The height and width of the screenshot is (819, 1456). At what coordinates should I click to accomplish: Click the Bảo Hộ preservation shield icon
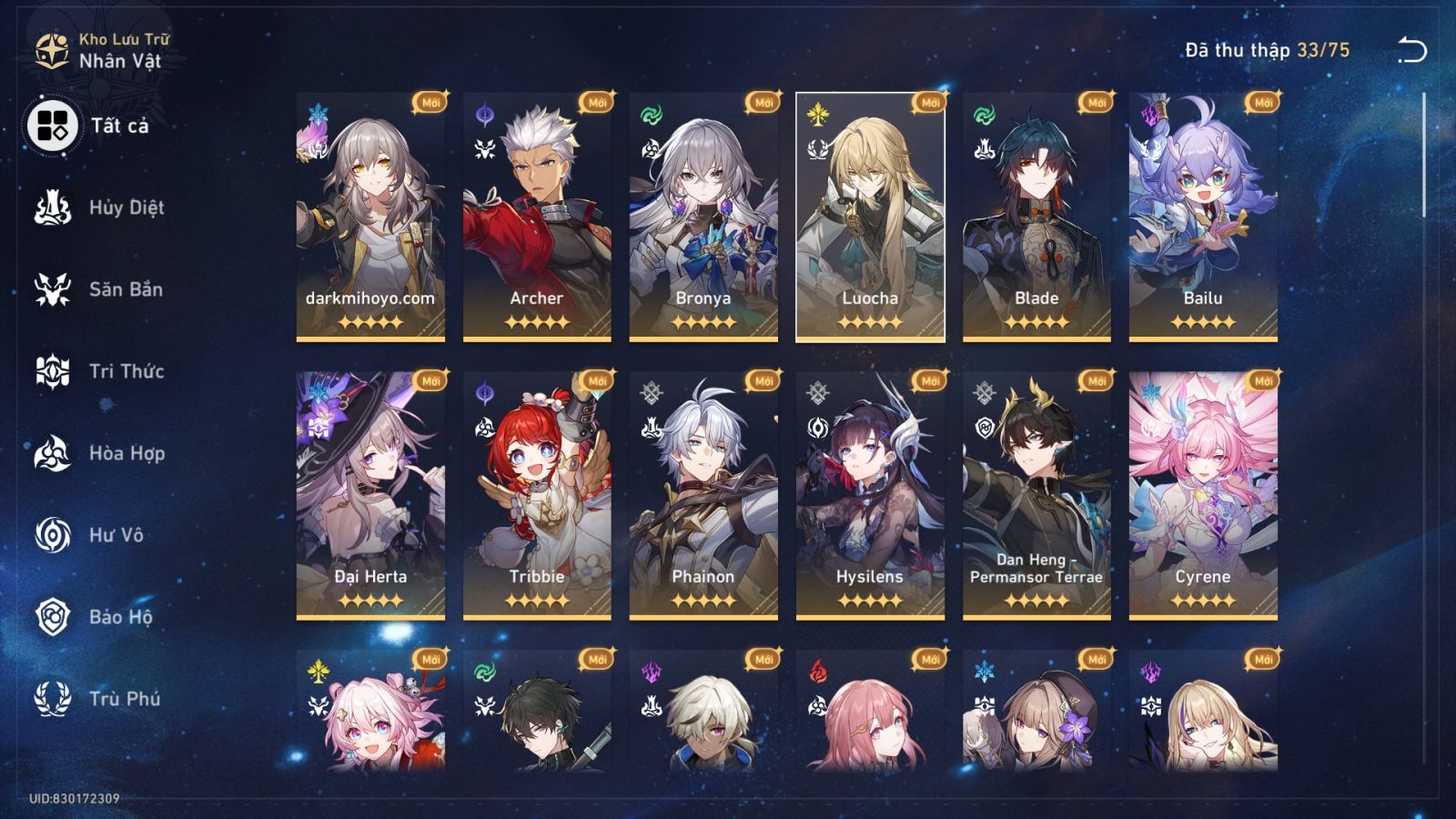coord(52,617)
